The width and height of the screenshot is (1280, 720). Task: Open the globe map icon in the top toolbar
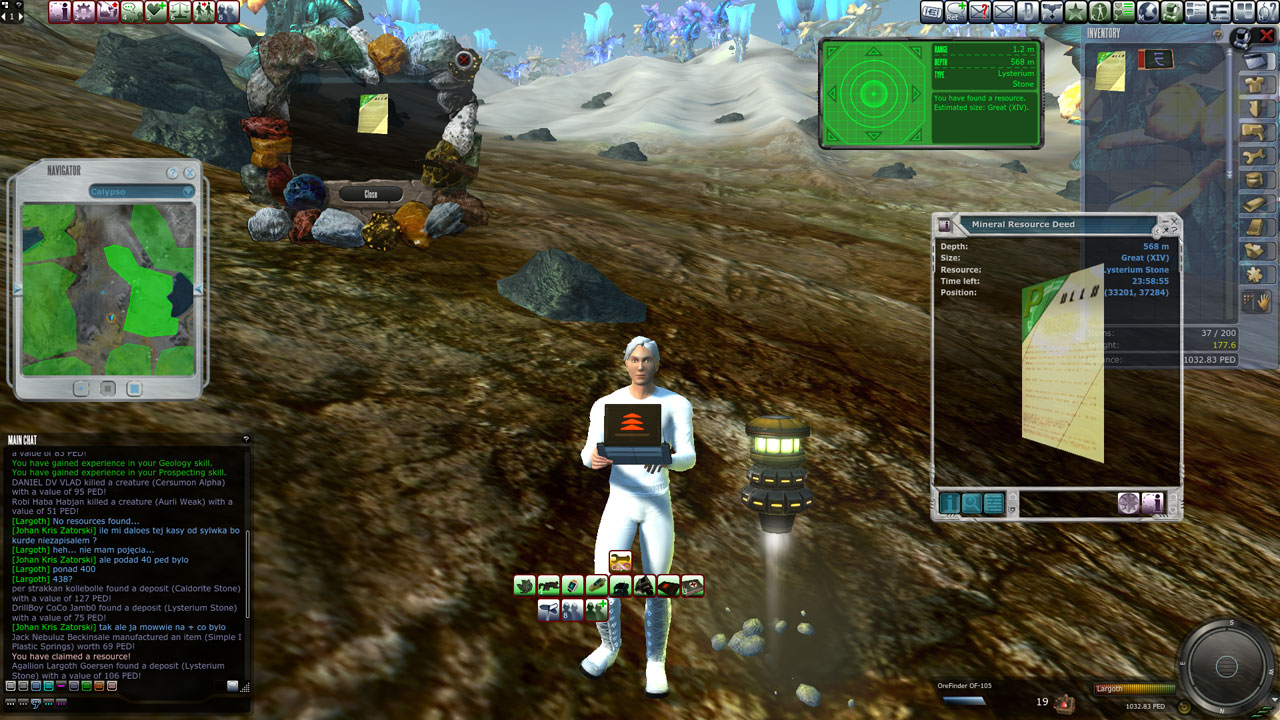tap(1148, 12)
